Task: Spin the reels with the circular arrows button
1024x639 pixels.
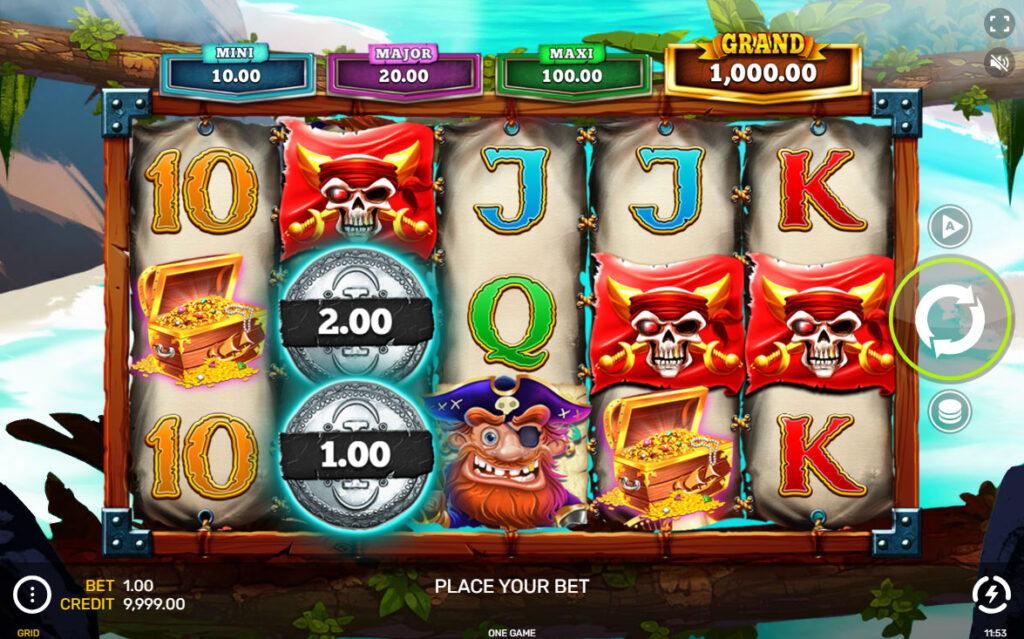Action: click(x=949, y=319)
